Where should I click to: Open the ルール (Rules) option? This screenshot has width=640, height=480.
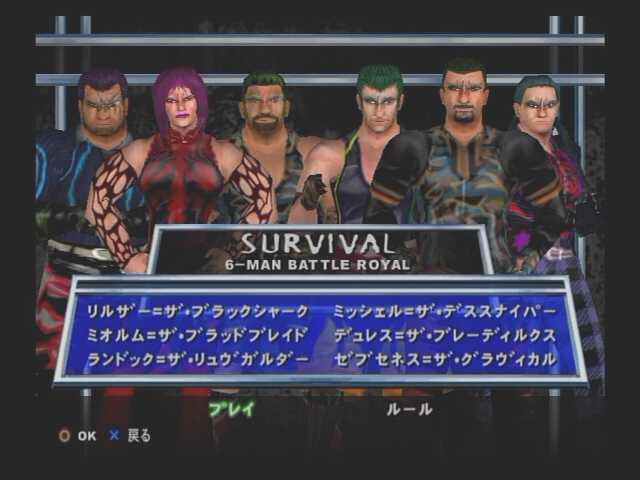click(x=410, y=409)
